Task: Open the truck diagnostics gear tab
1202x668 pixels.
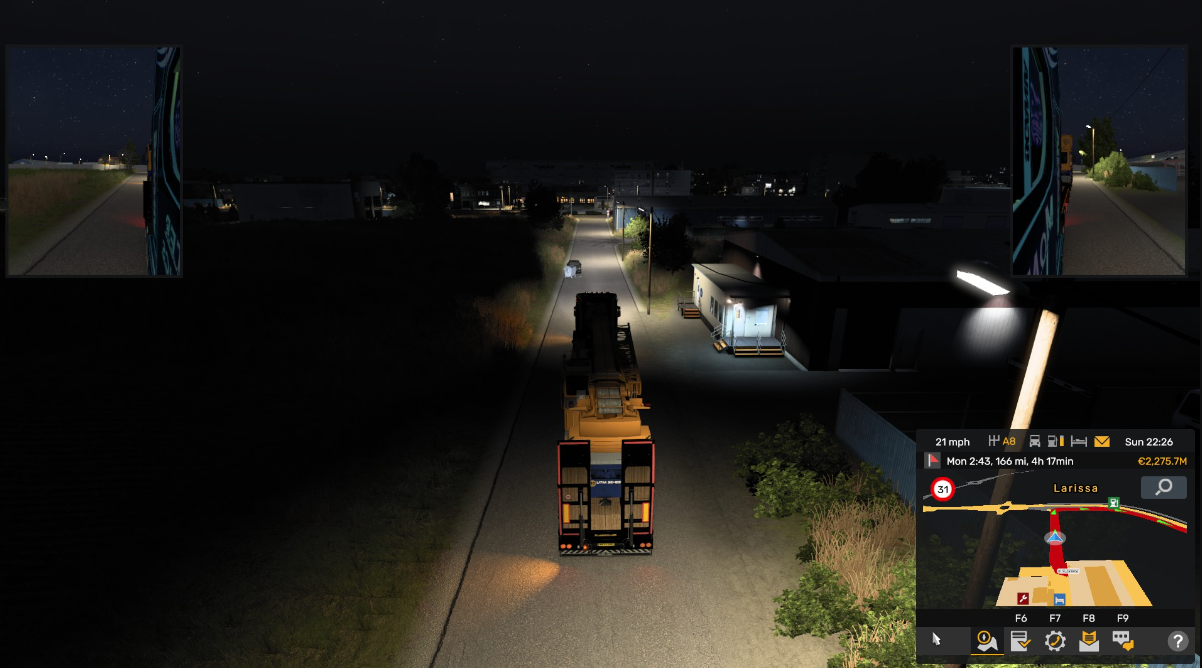Action: point(1055,640)
